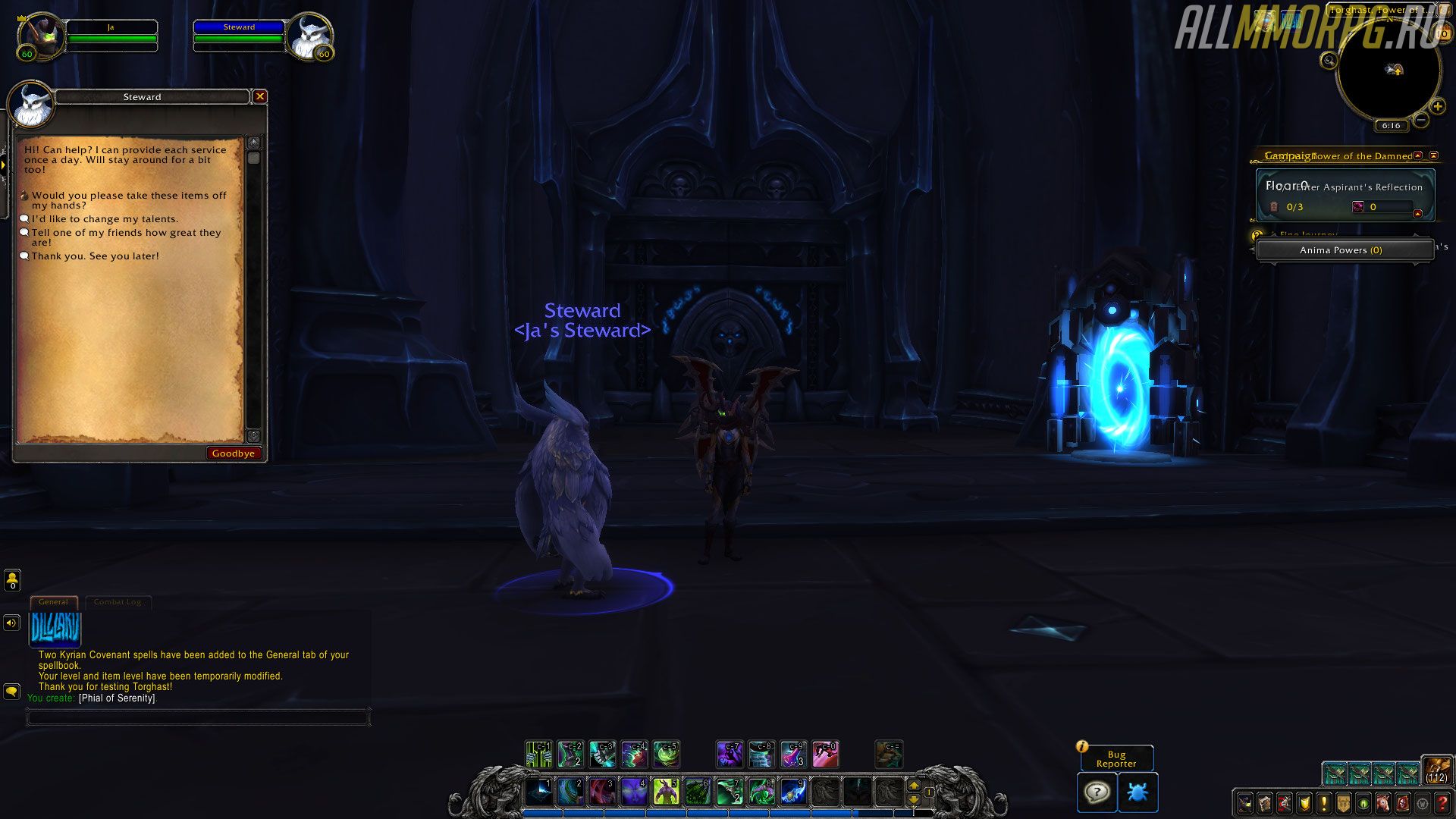This screenshot has height=819, width=1456.
Task: Click the Goodbye button
Action: pyautogui.click(x=234, y=453)
